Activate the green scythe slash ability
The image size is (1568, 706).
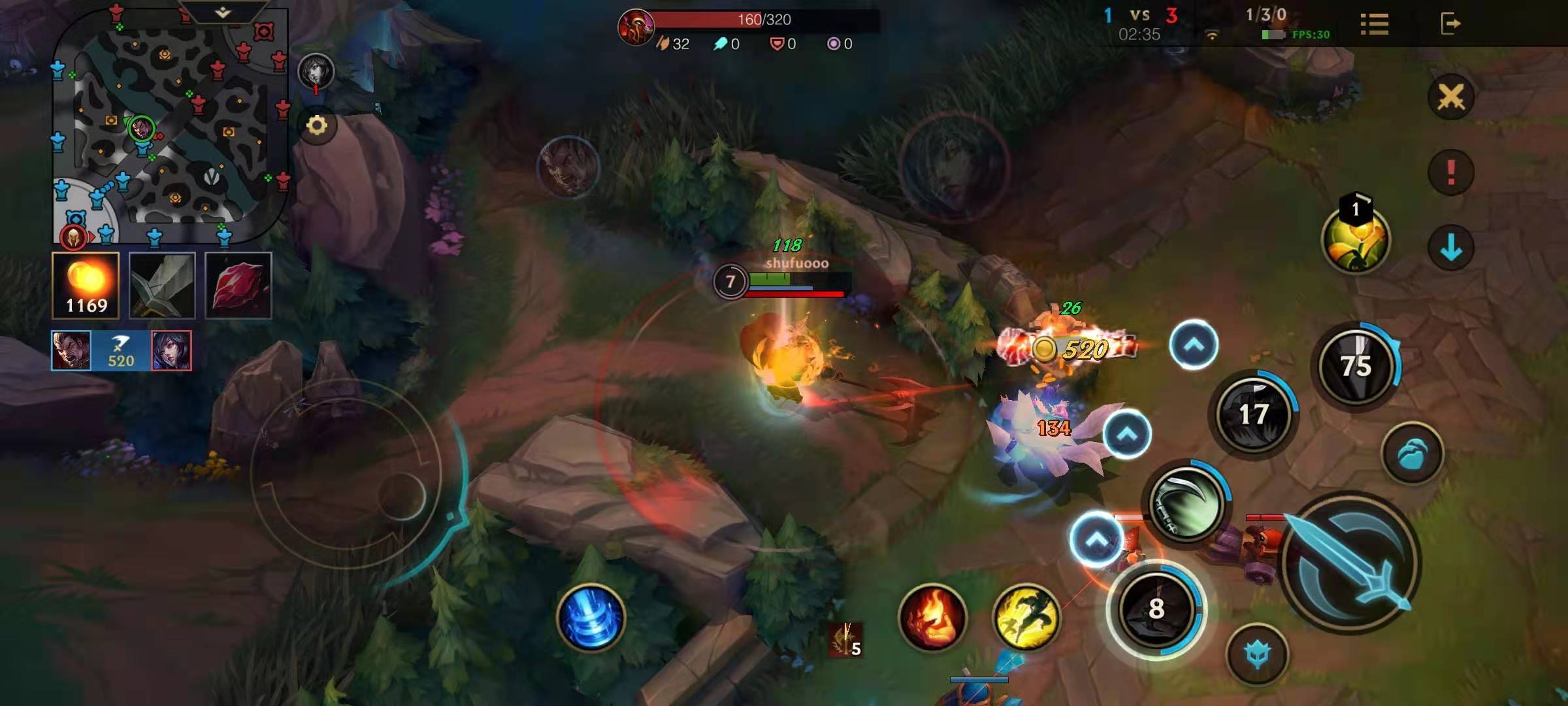[x=1186, y=503]
